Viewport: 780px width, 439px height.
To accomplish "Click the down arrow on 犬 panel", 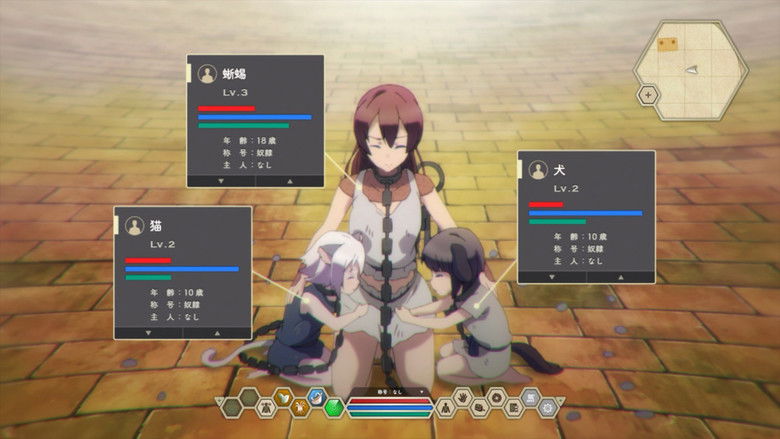I will 552,277.
